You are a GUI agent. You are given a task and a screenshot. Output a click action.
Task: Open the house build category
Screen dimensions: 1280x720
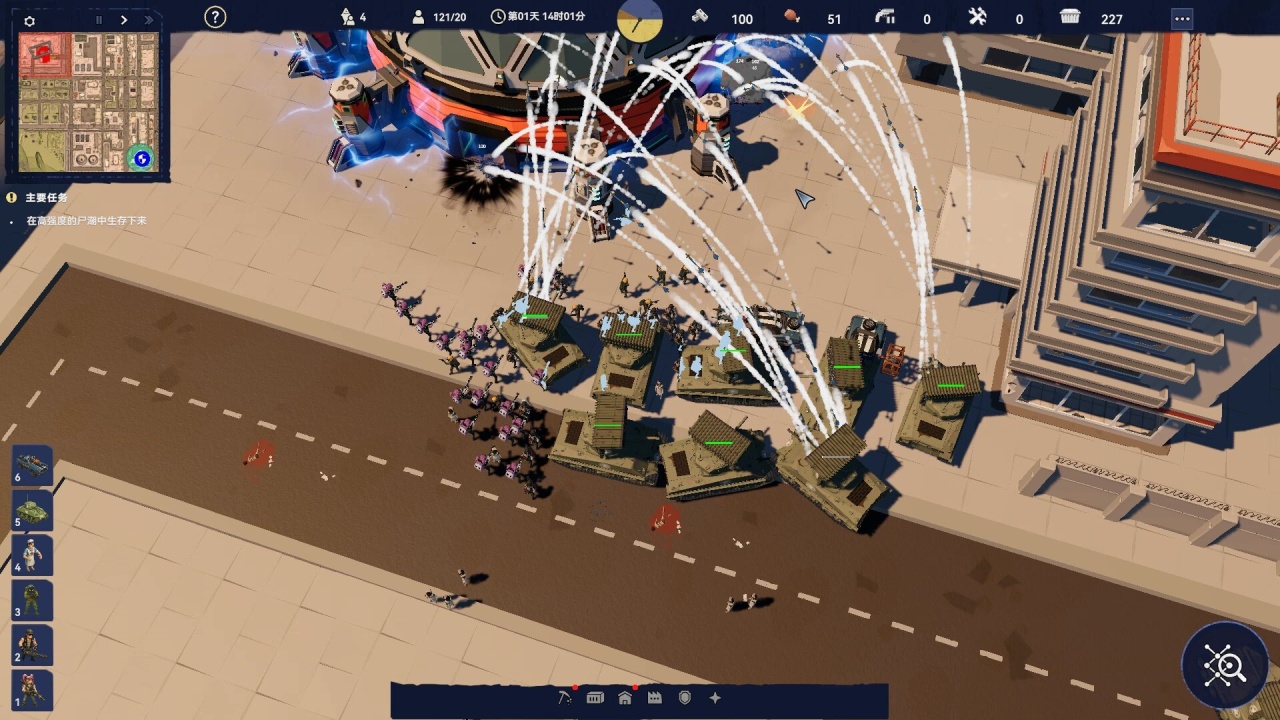(x=625, y=698)
